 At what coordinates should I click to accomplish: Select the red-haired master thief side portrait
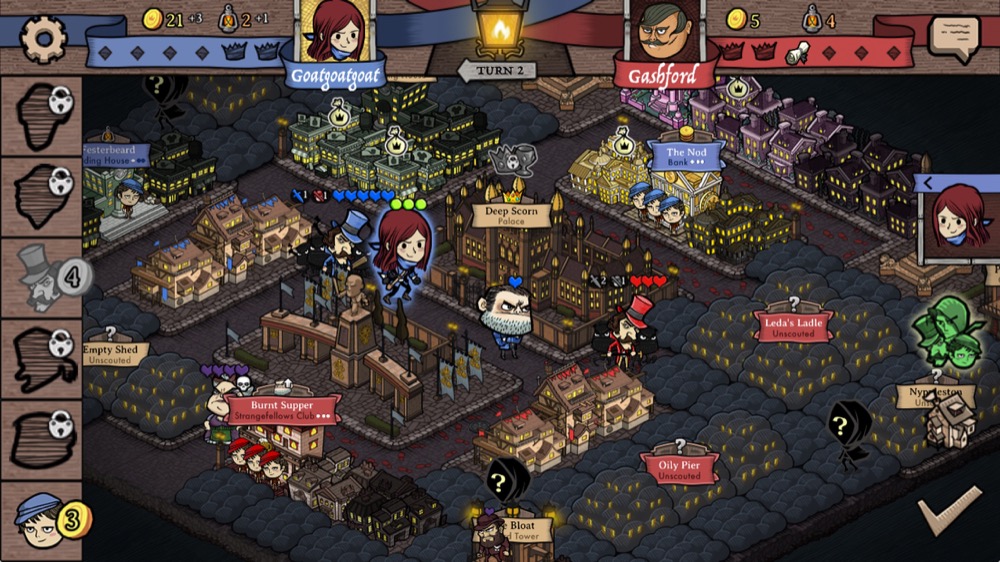[961, 221]
